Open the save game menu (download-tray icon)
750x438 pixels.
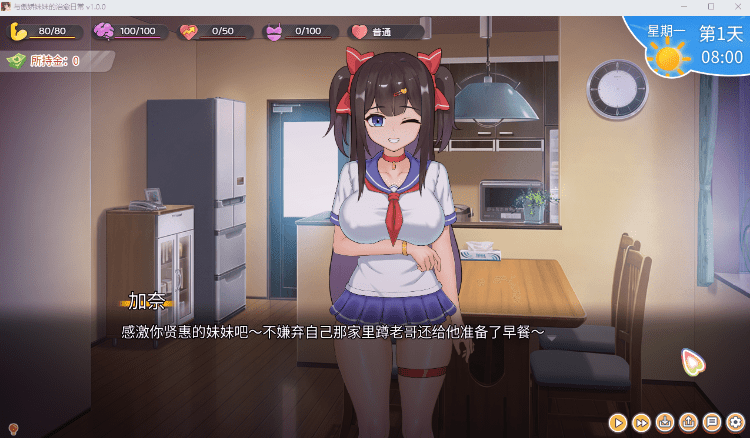[665, 423]
